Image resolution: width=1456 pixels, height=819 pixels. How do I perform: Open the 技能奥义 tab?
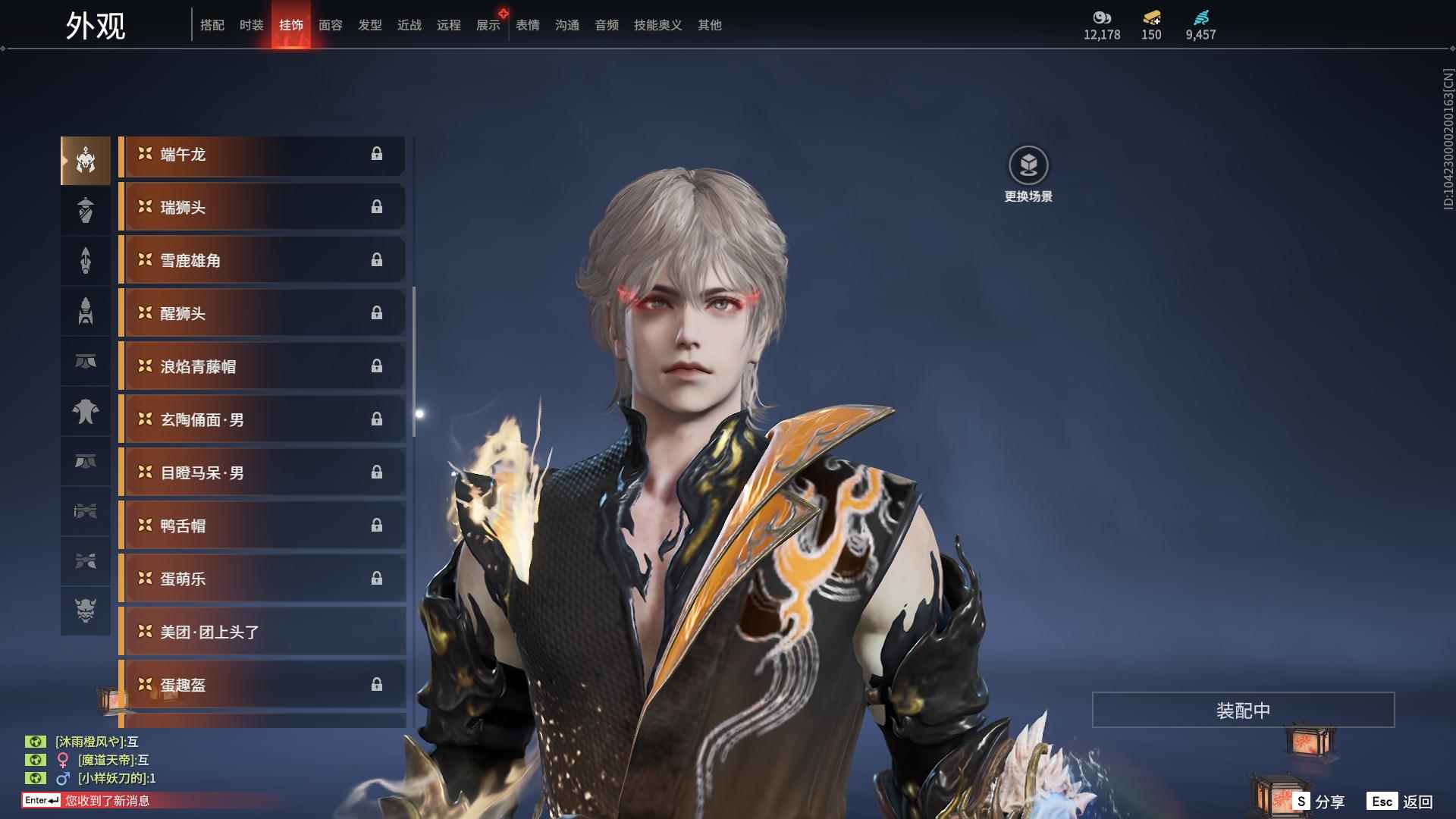[657, 25]
